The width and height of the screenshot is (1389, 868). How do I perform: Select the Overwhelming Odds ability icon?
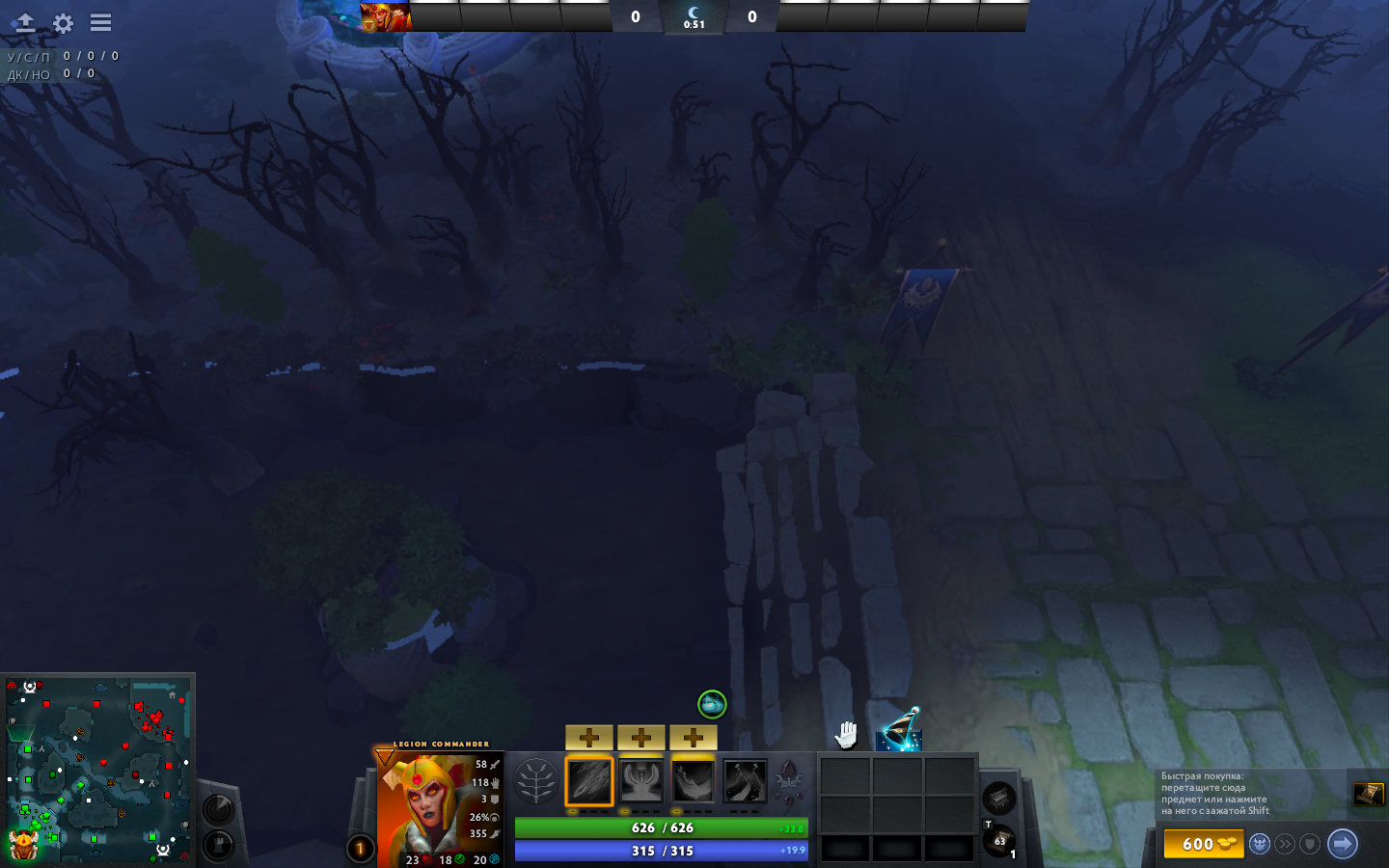pos(589,782)
